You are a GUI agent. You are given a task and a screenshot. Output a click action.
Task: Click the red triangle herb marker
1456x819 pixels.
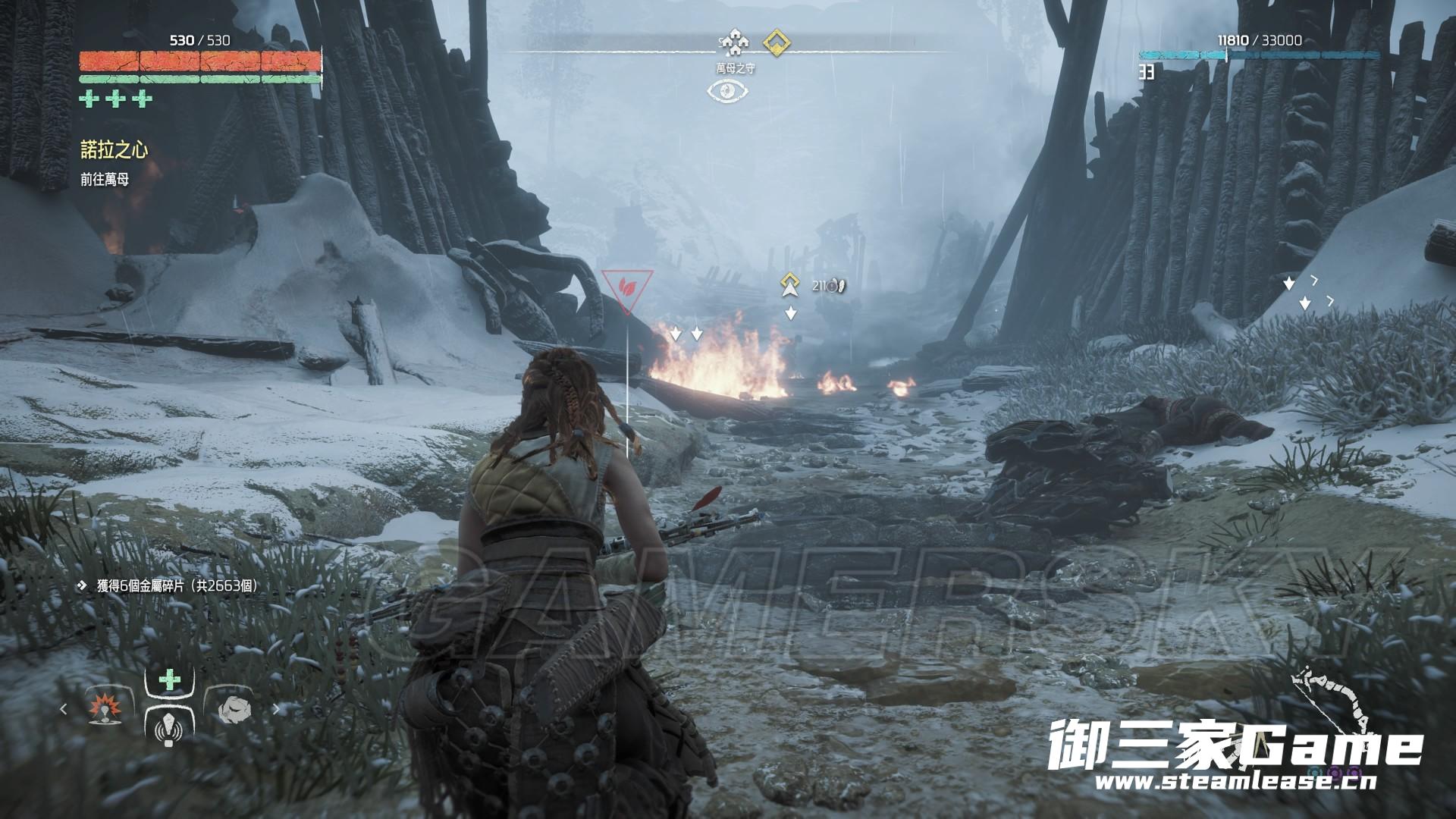(x=627, y=288)
